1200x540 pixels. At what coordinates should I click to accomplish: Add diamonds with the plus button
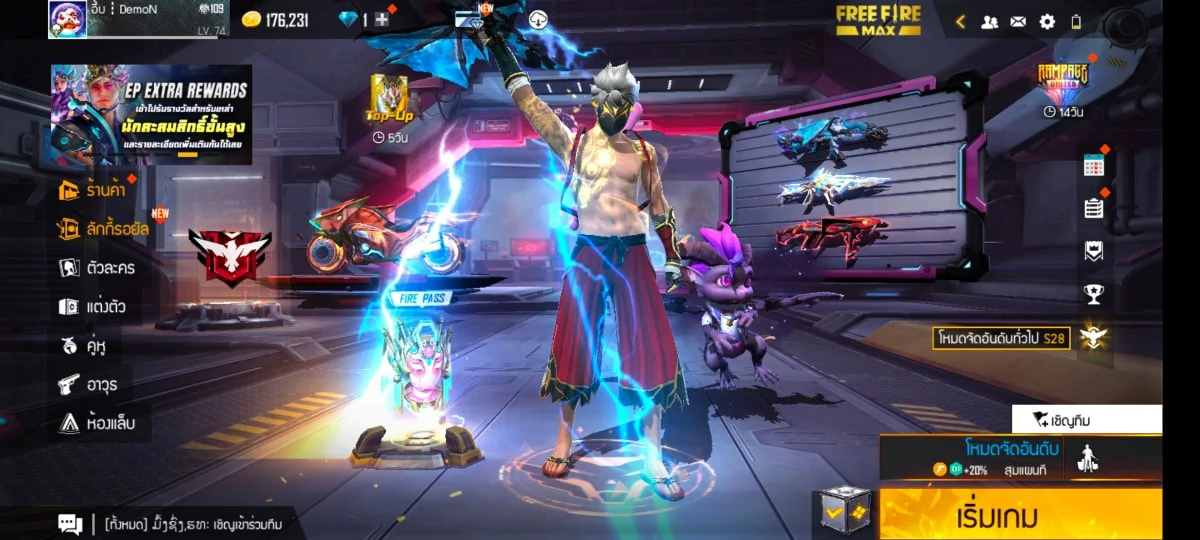coord(382,19)
